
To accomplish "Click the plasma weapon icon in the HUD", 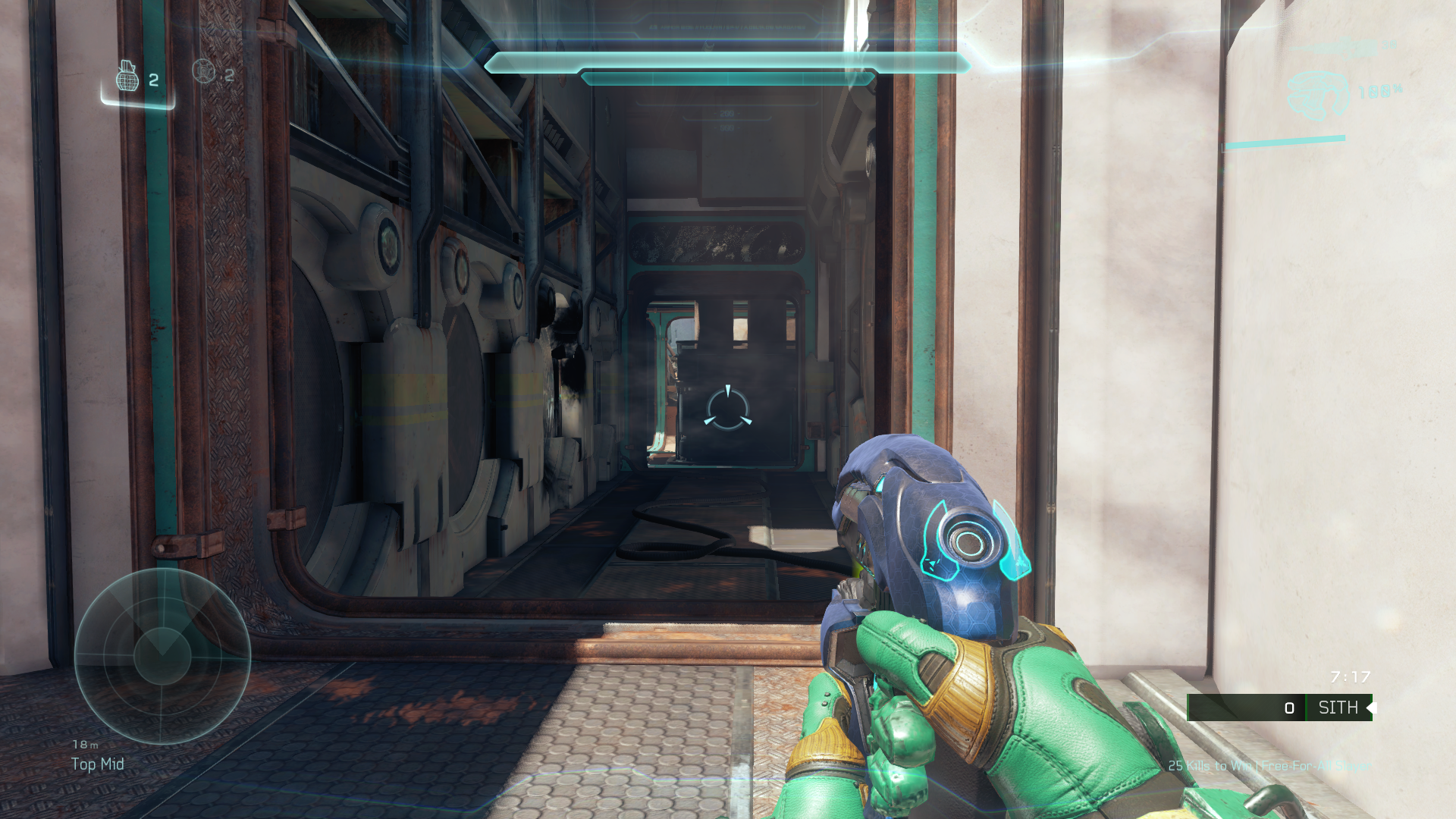I will pyautogui.click(x=1318, y=95).
